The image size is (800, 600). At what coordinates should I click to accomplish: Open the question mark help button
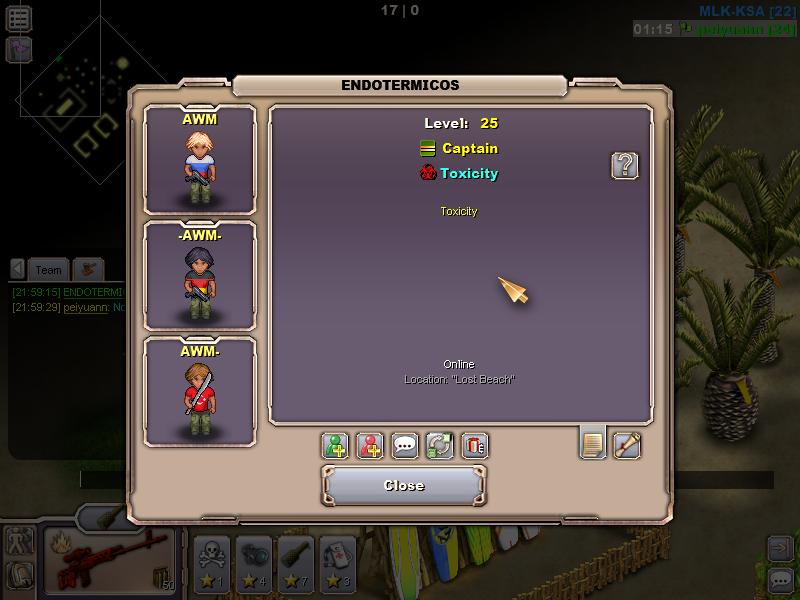point(625,166)
